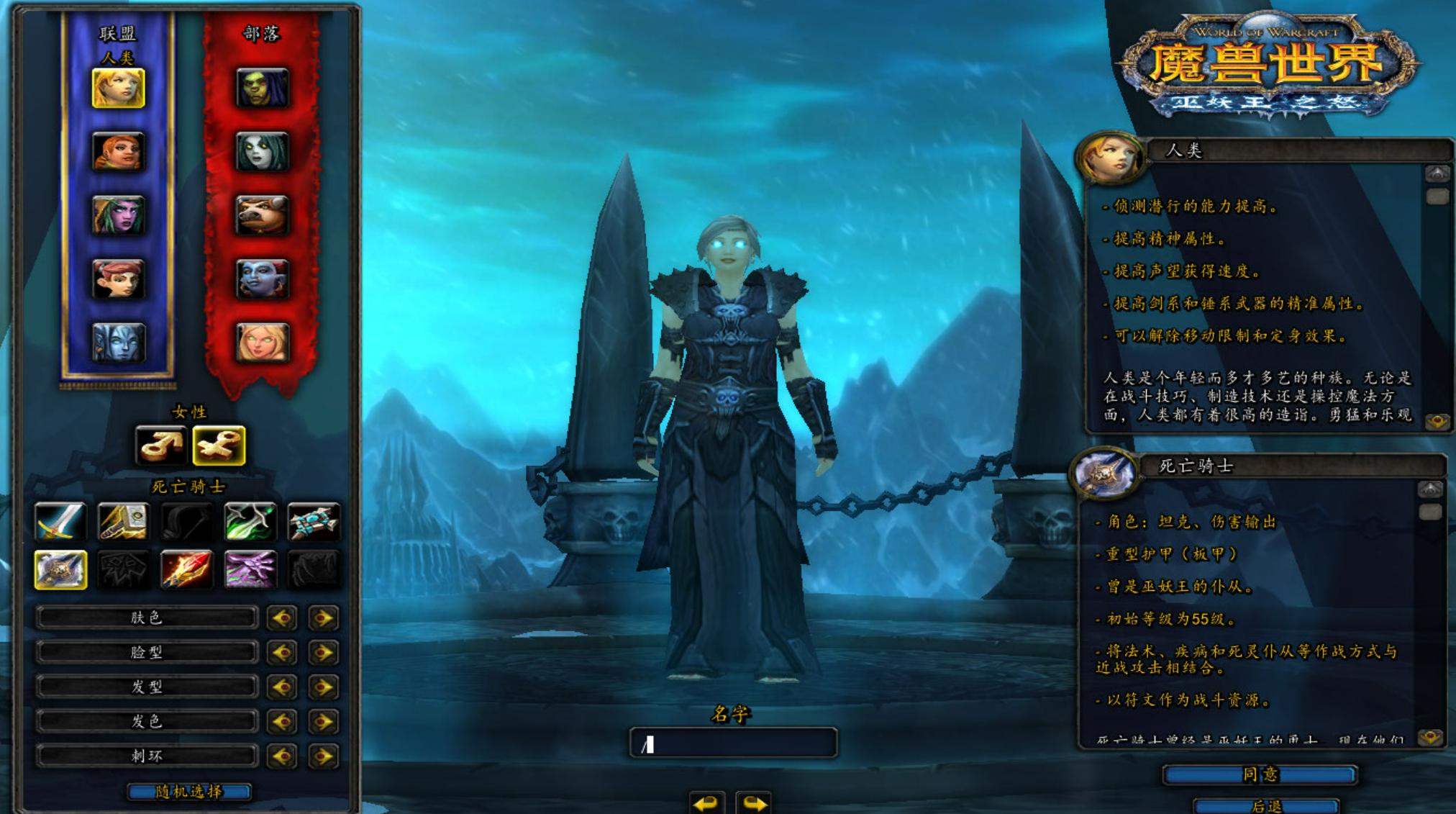1456x814 pixels.
Task: Select the Undead race portrait
Action: pos(263,152)
